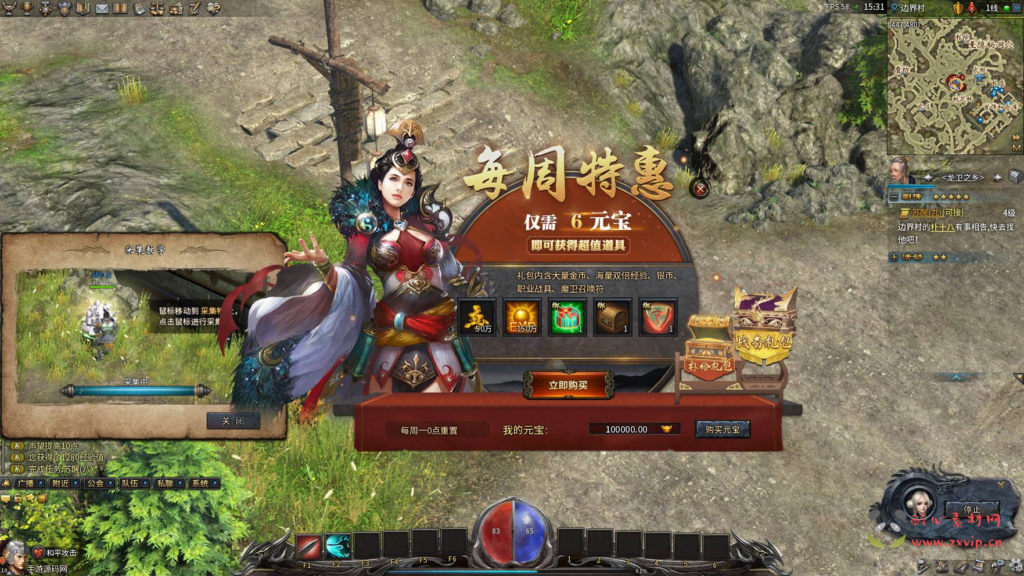Click the 立即购买 buy-now button
The width and height of the screenshot is (1024, 576).
pos(569,384)
